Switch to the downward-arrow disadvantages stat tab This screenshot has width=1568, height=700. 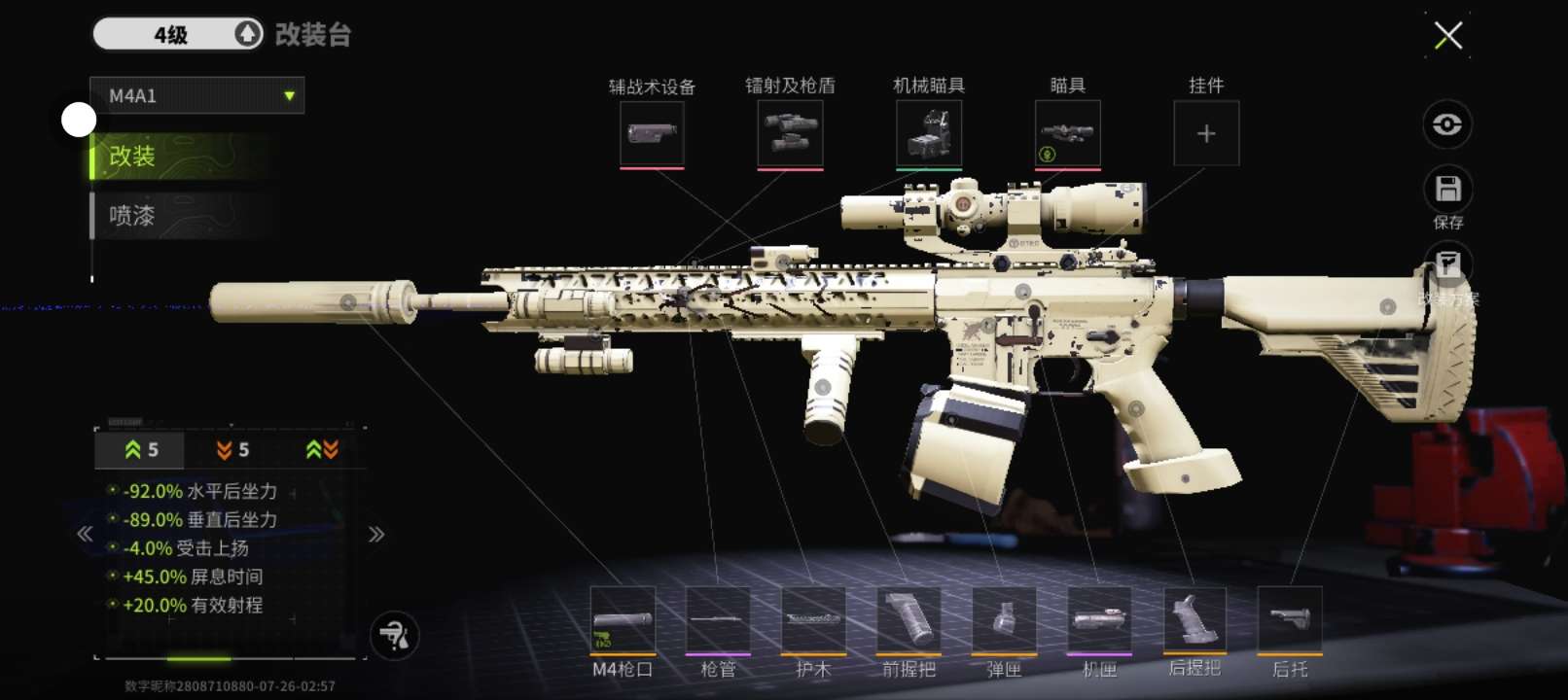pyautogui.click(x=232, y=450)
